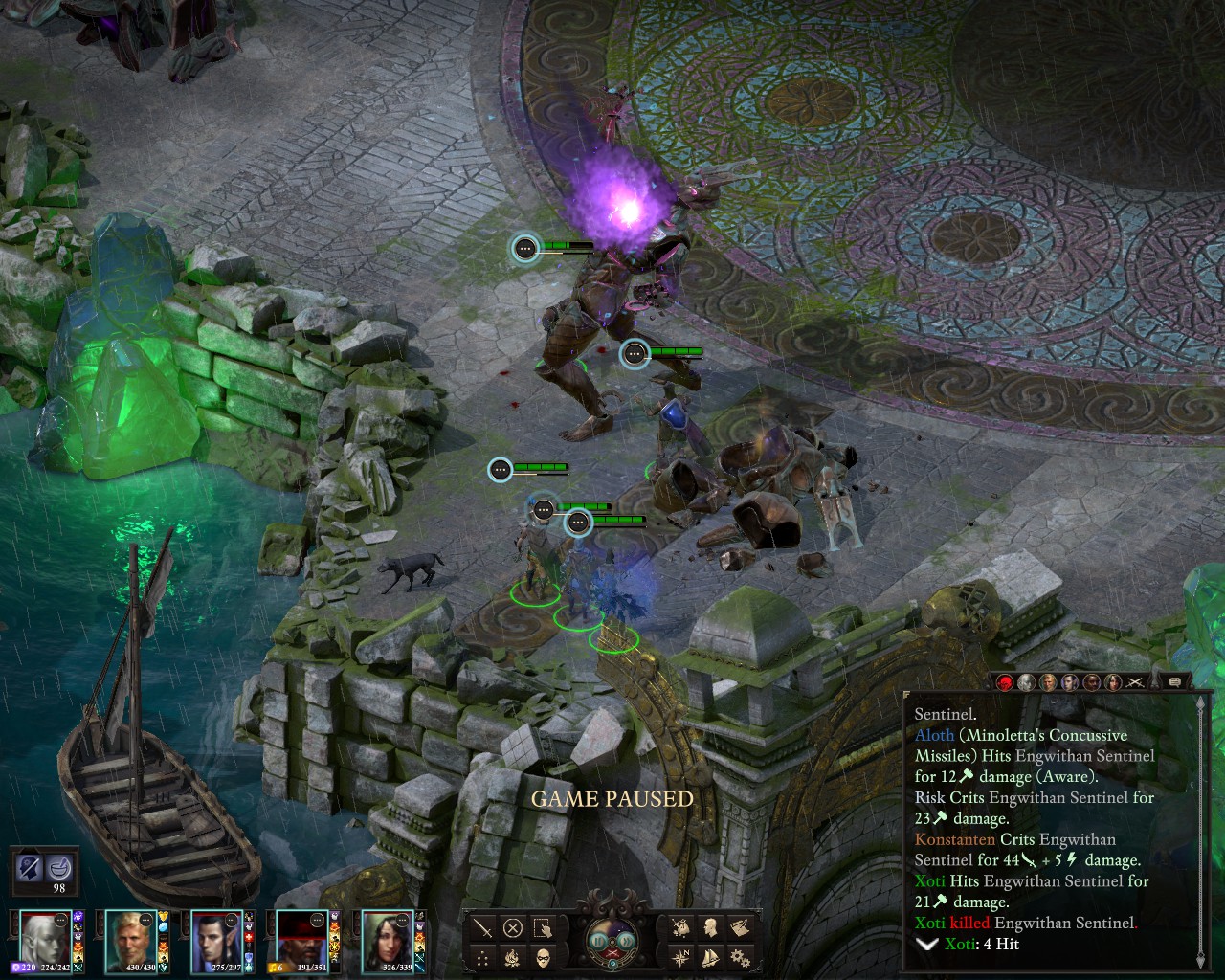Select the blond bearded man's portrait

click(130, 940)
